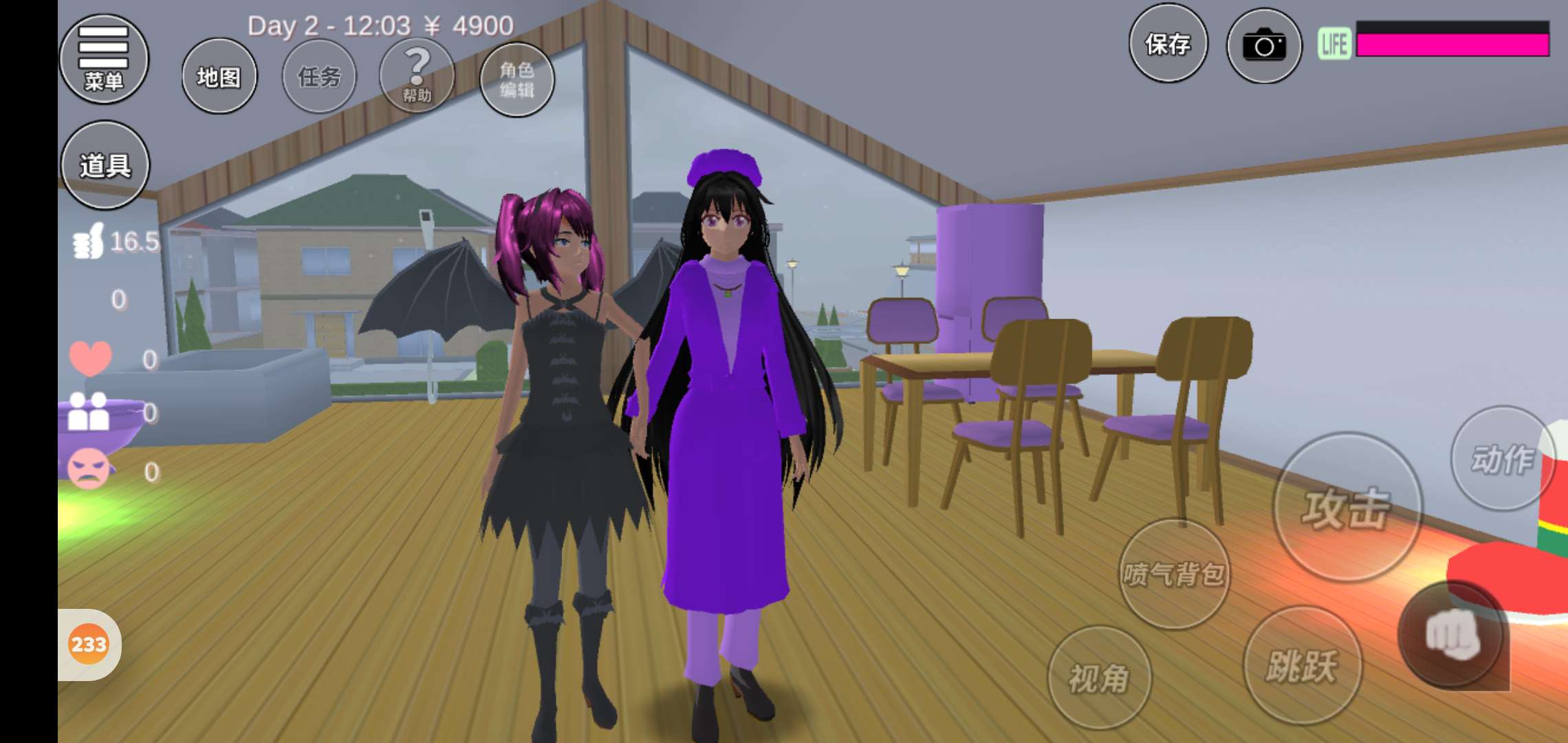Switch camera with 视角 button

[x=1099, y=678]
